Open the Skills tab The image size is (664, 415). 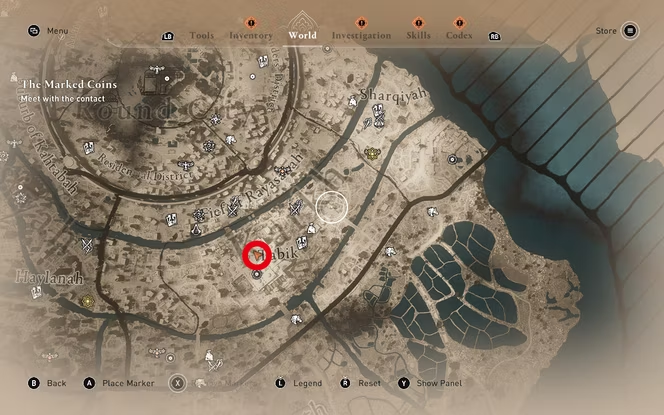419,35
